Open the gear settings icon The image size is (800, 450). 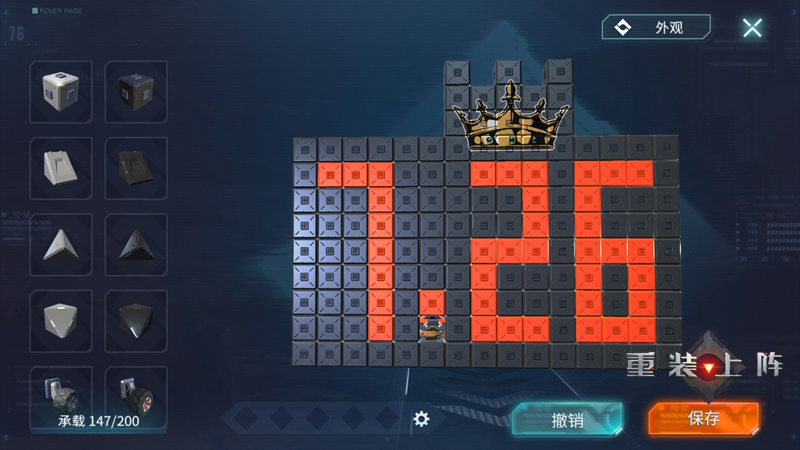coord(421,419)
